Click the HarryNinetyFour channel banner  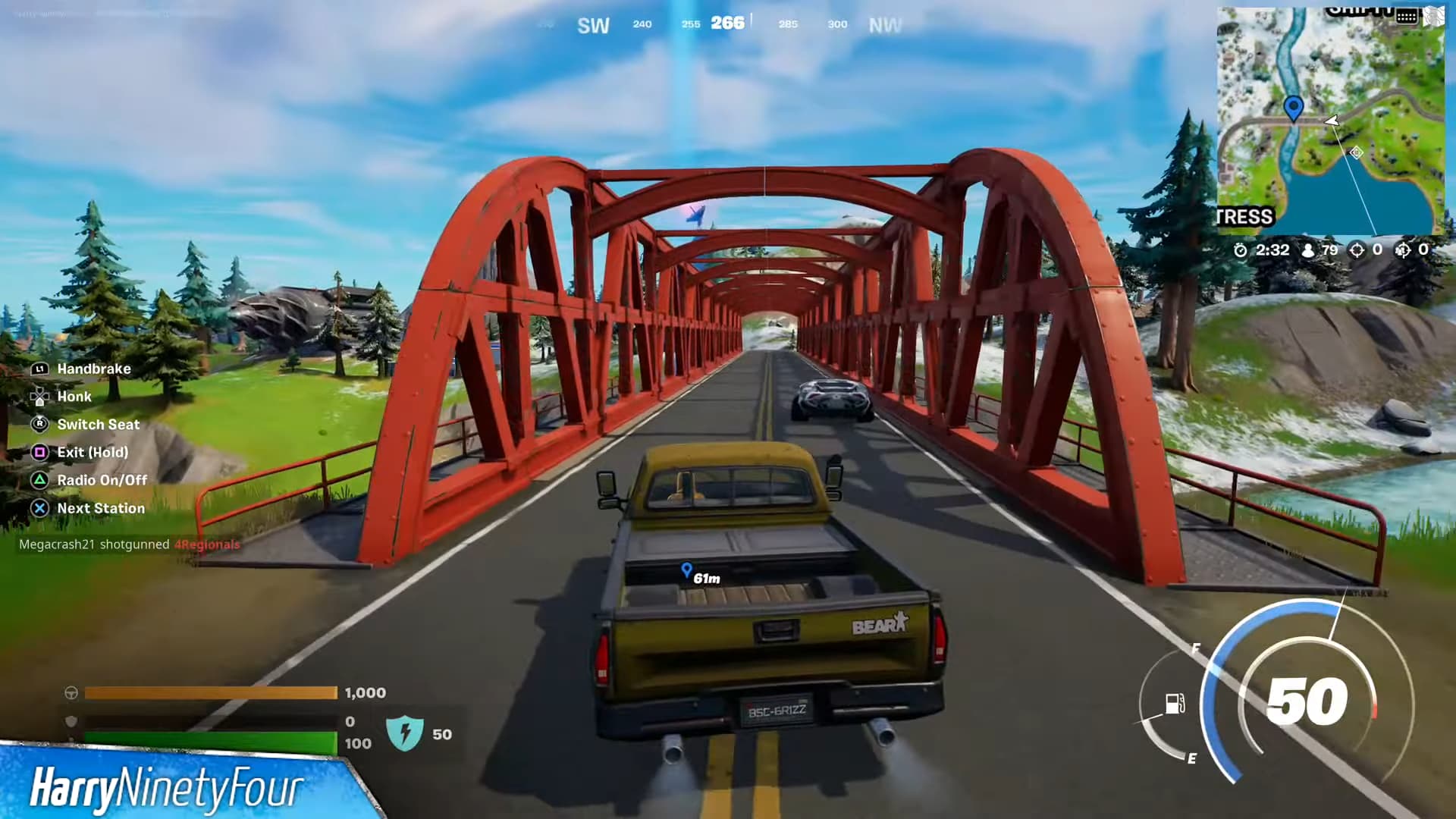[167, 787]
